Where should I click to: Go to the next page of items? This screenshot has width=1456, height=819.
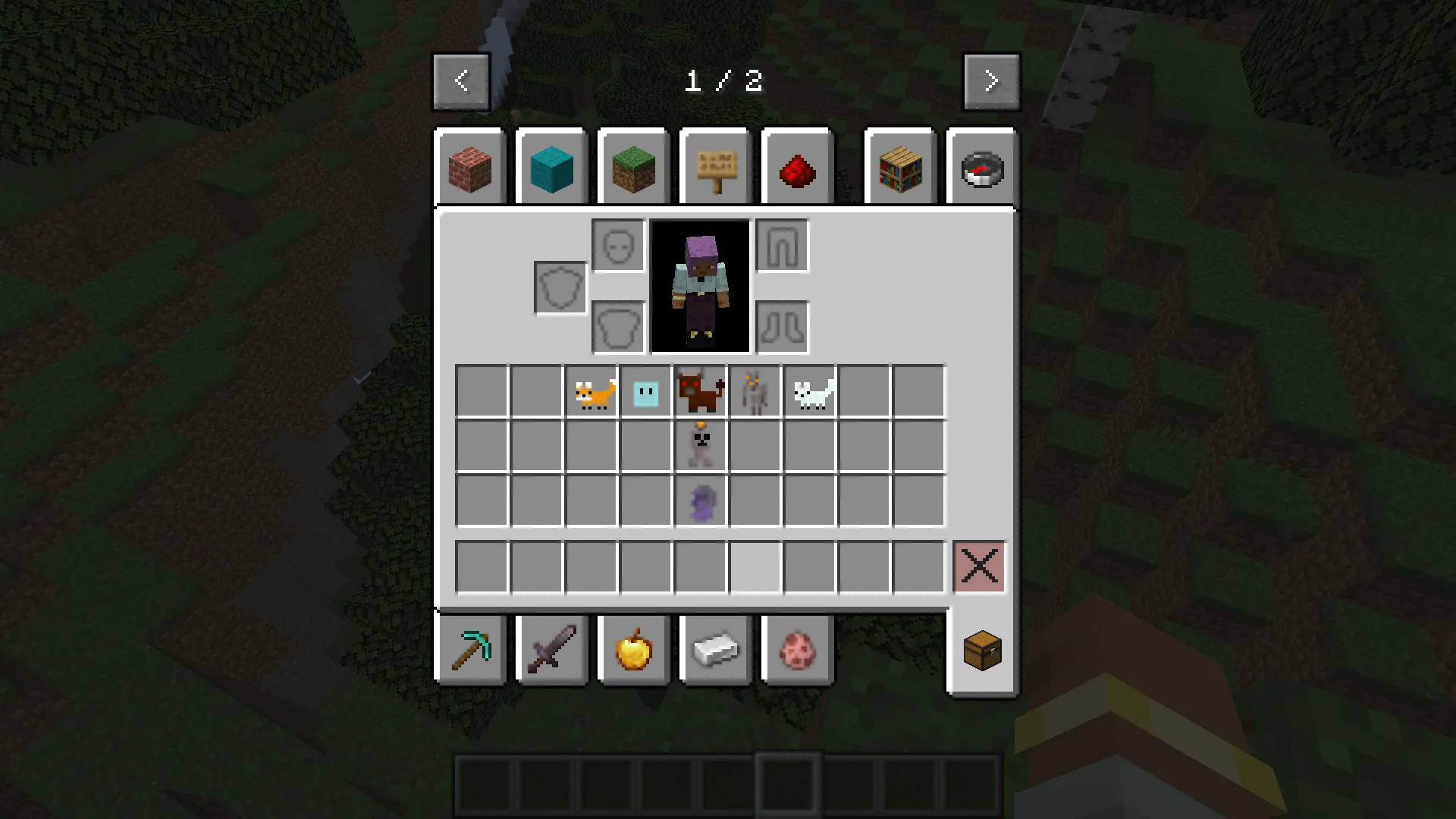[x=991, y=80]
